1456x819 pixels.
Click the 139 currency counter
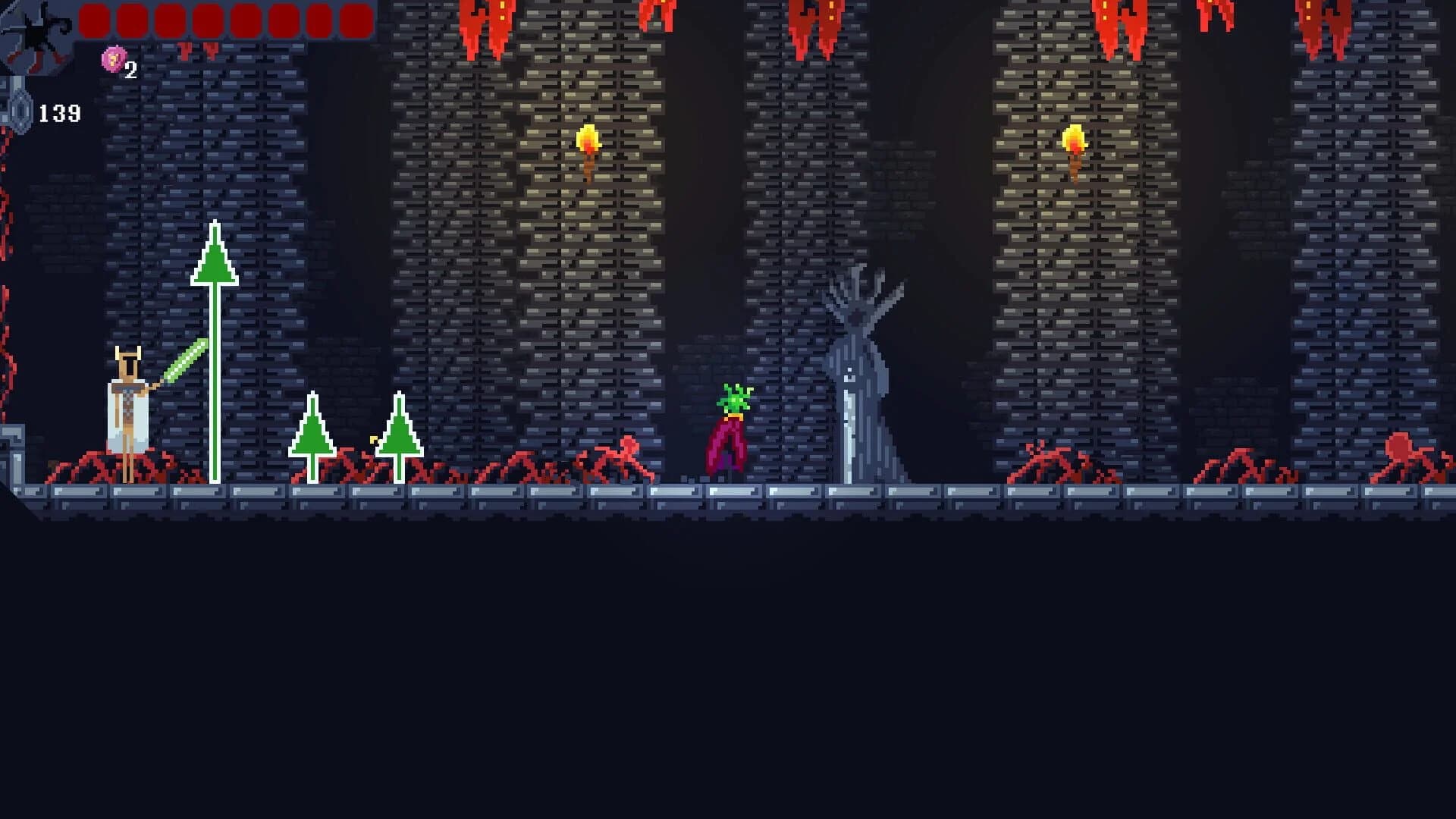tap(61, 114)
